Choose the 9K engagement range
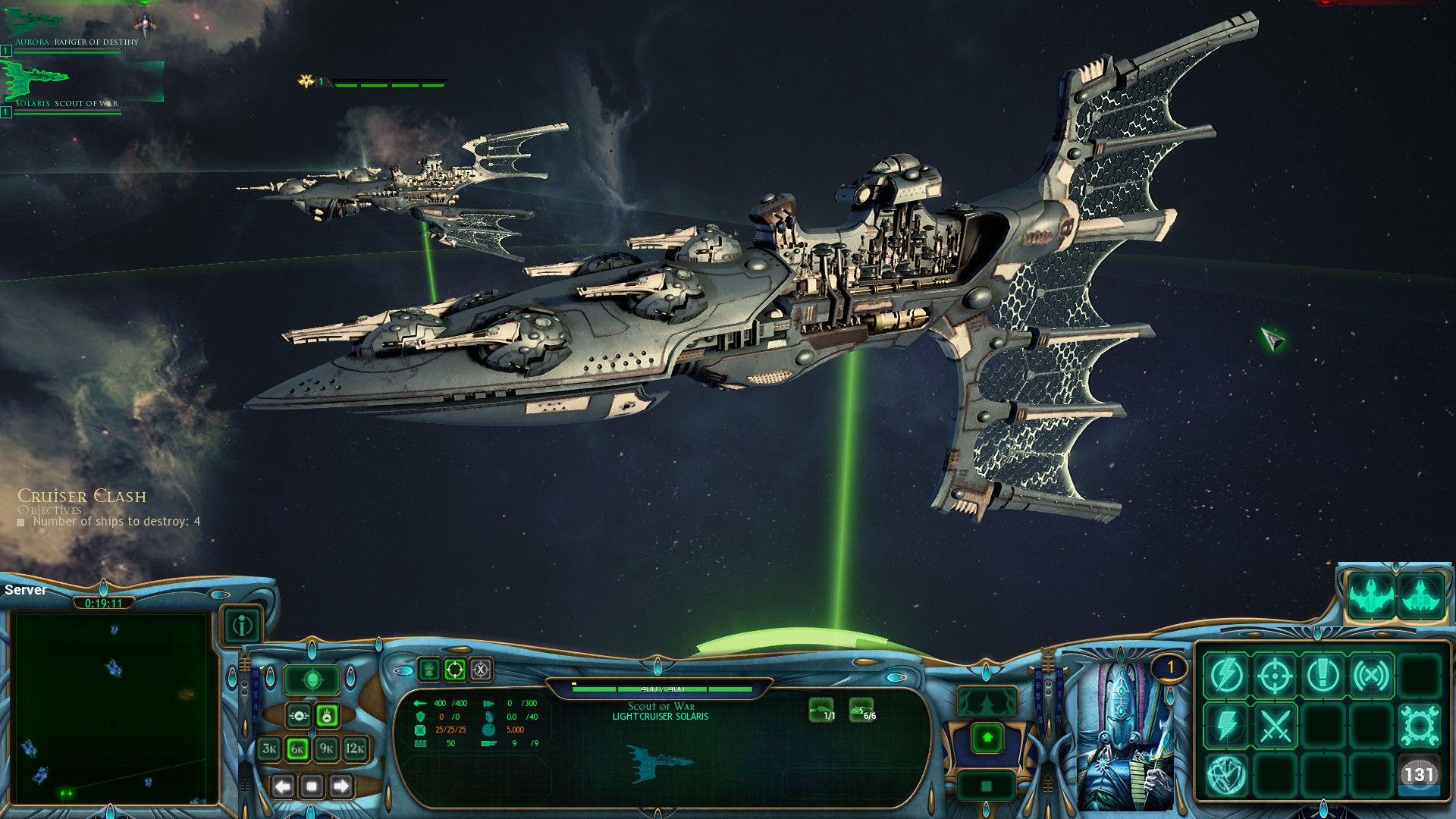This screenshot has height=819, width=1456. tap(326, 749)
